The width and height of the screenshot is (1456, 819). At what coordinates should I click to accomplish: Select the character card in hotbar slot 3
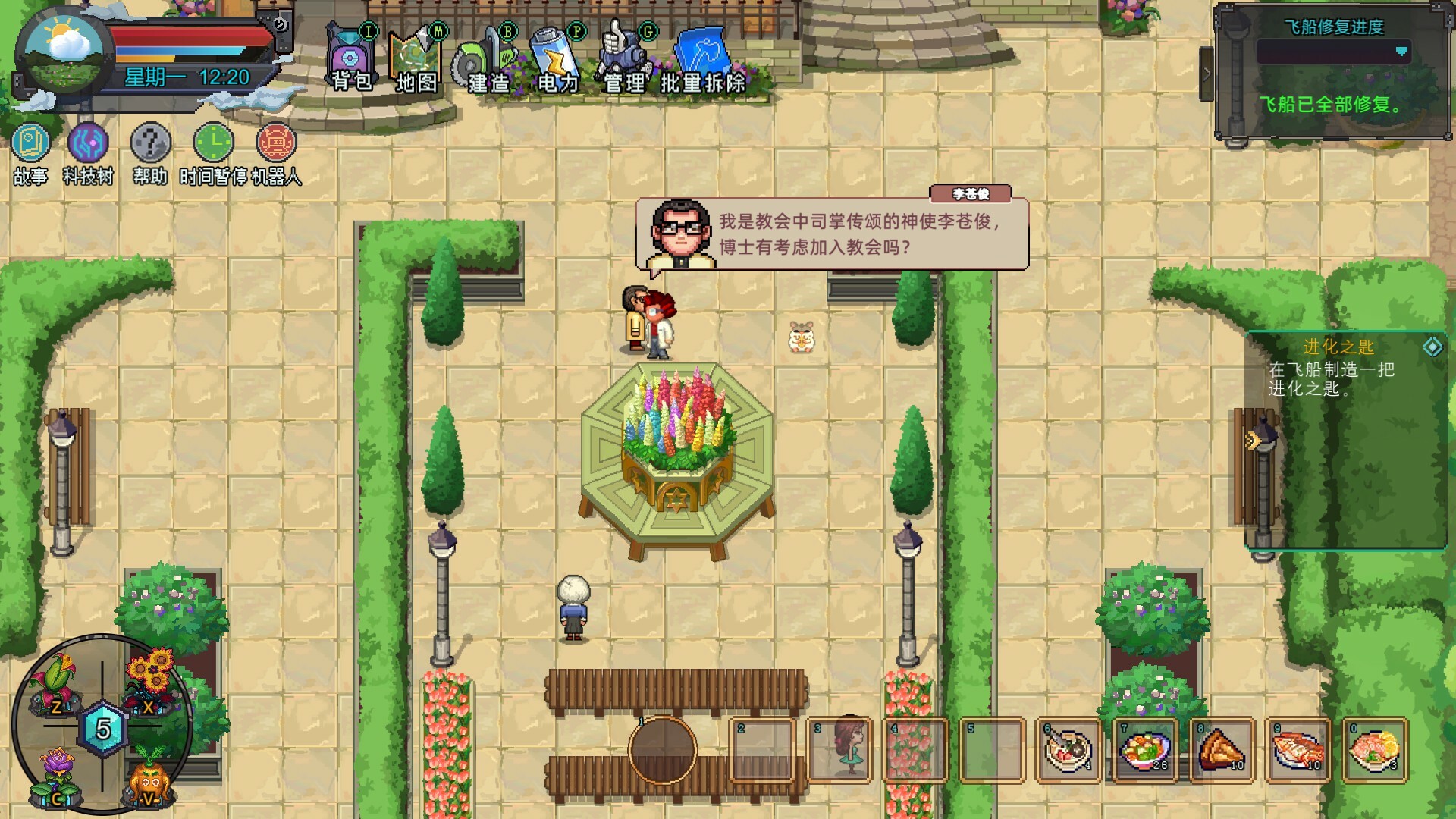839,748
